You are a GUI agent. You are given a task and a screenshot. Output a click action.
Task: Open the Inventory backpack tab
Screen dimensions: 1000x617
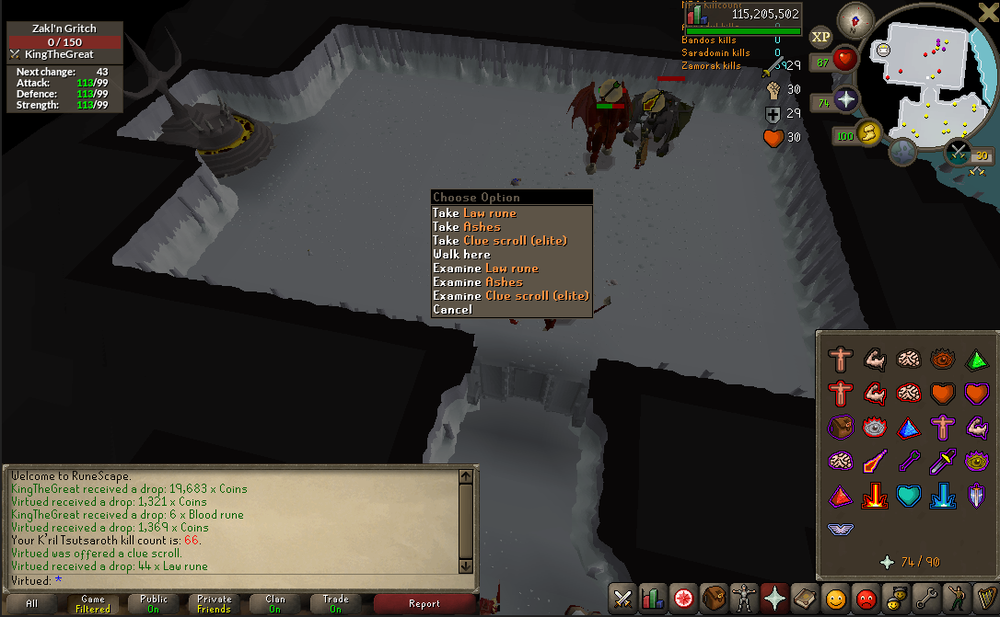pos(713,600)
